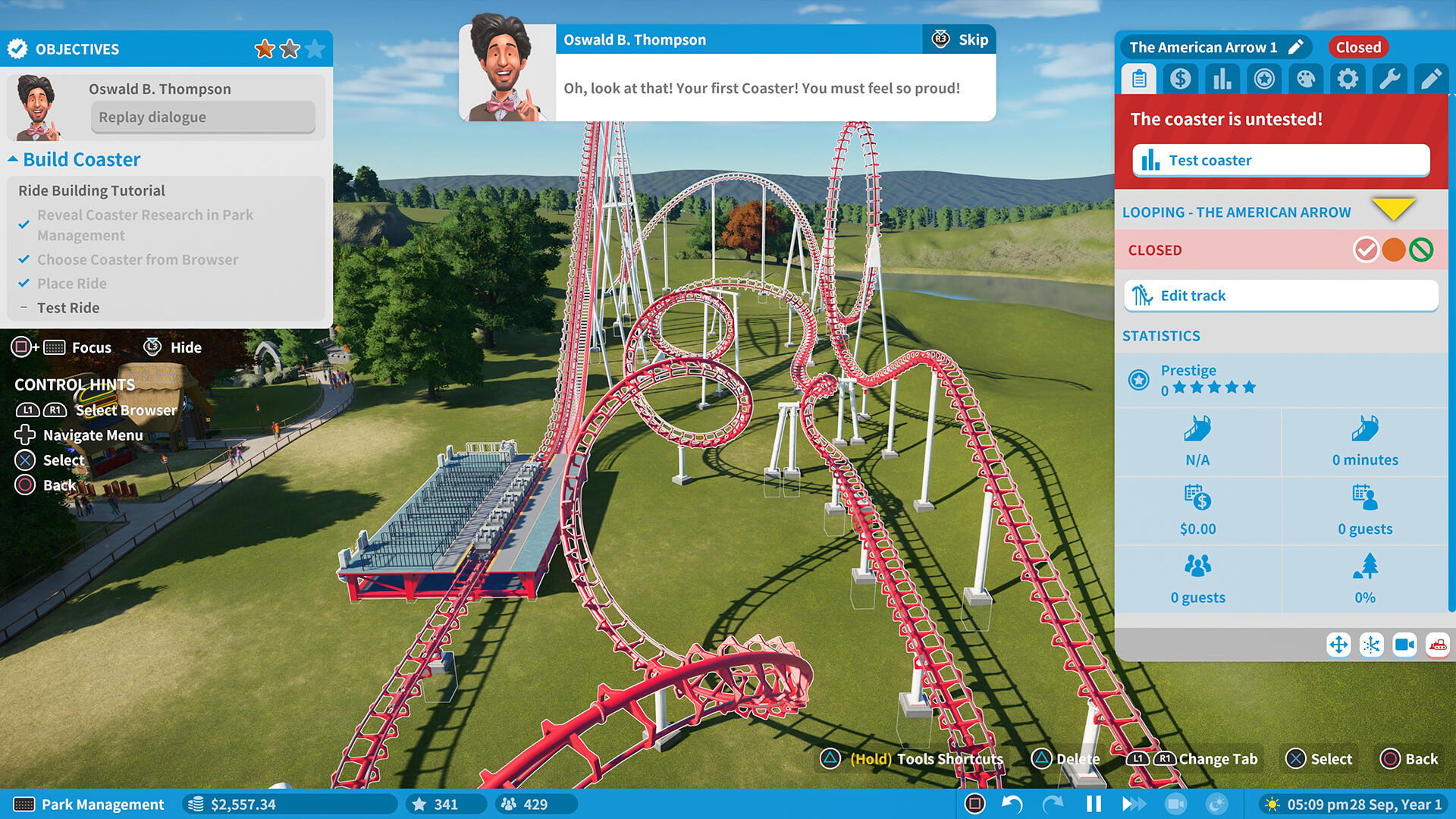The image size is (1456, 819).
Task: Set ride status to open with checkmark
Action: [x=1366, y=249]
